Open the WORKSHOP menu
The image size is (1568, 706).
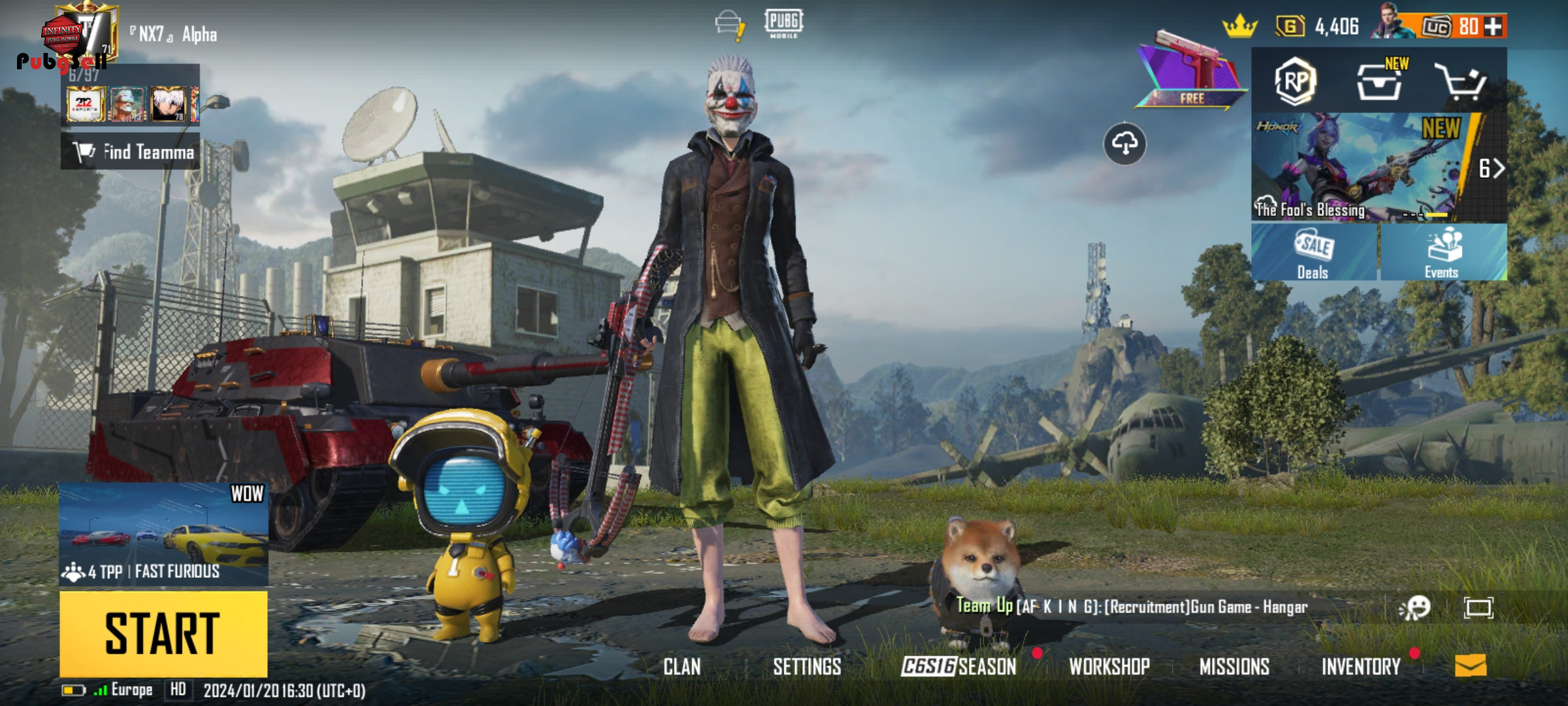[1109, 666]
